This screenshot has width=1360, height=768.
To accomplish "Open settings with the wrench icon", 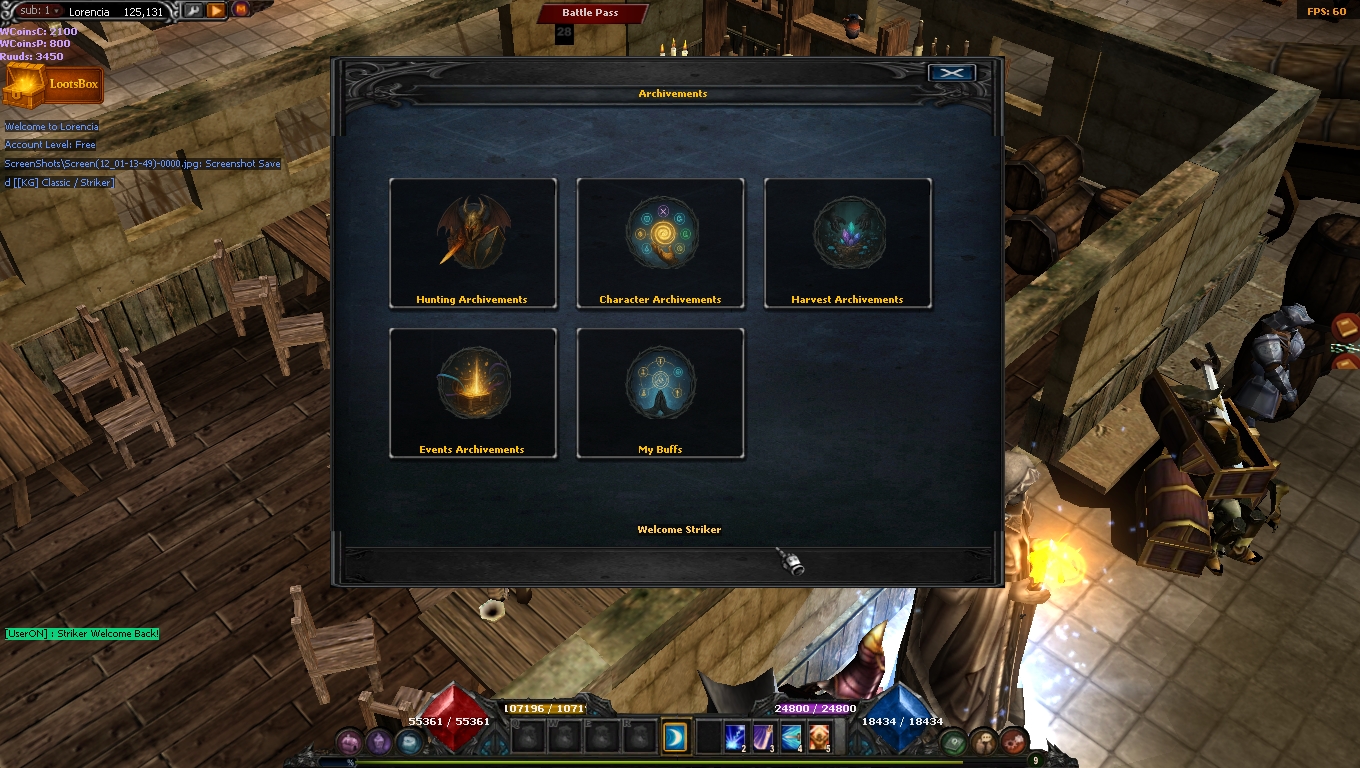I will tap(192, 10).
